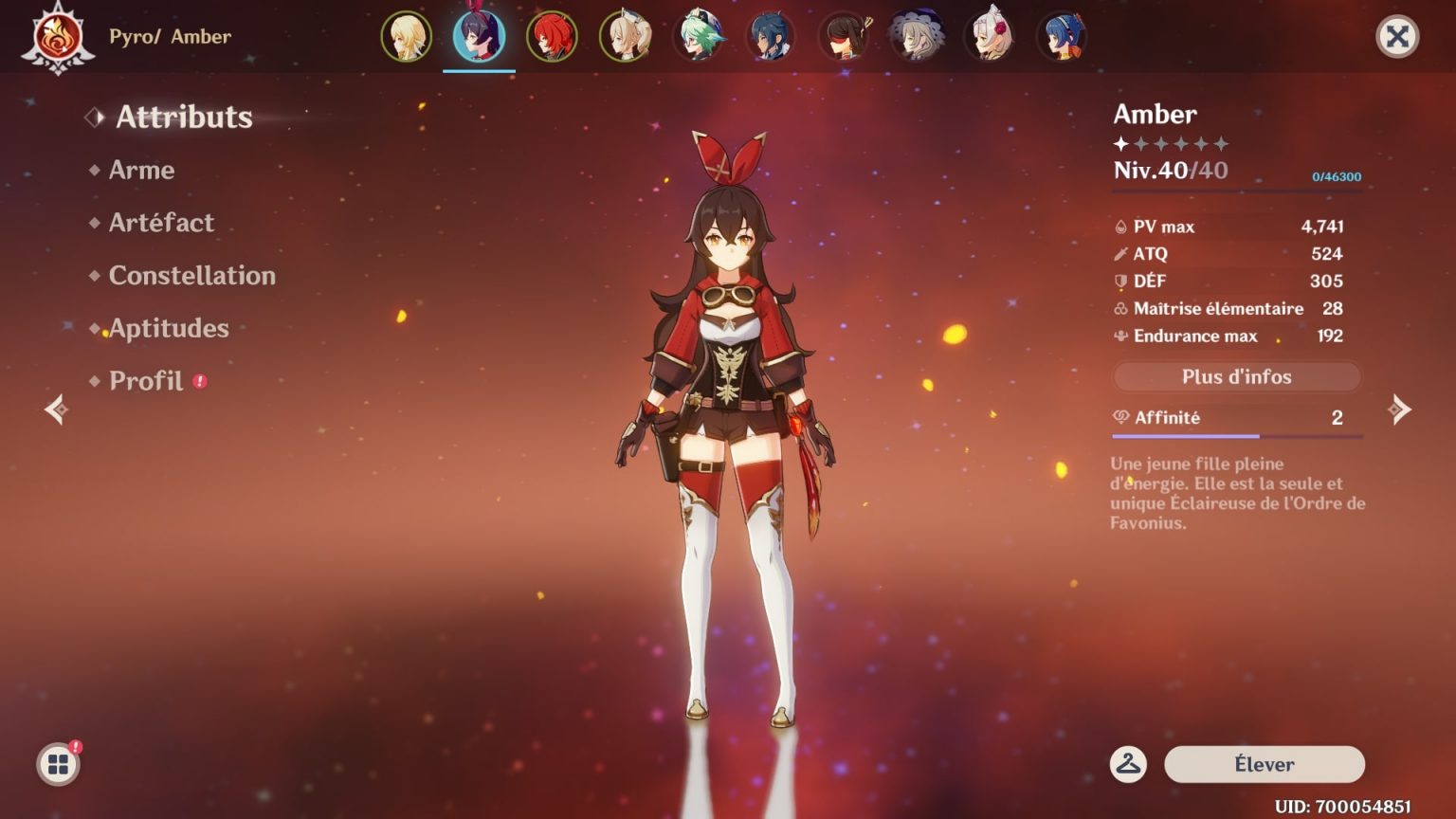View Beidou's character details
Image resolution: width=1456 pixels, height=819 pixels.
tap(844, 36)
